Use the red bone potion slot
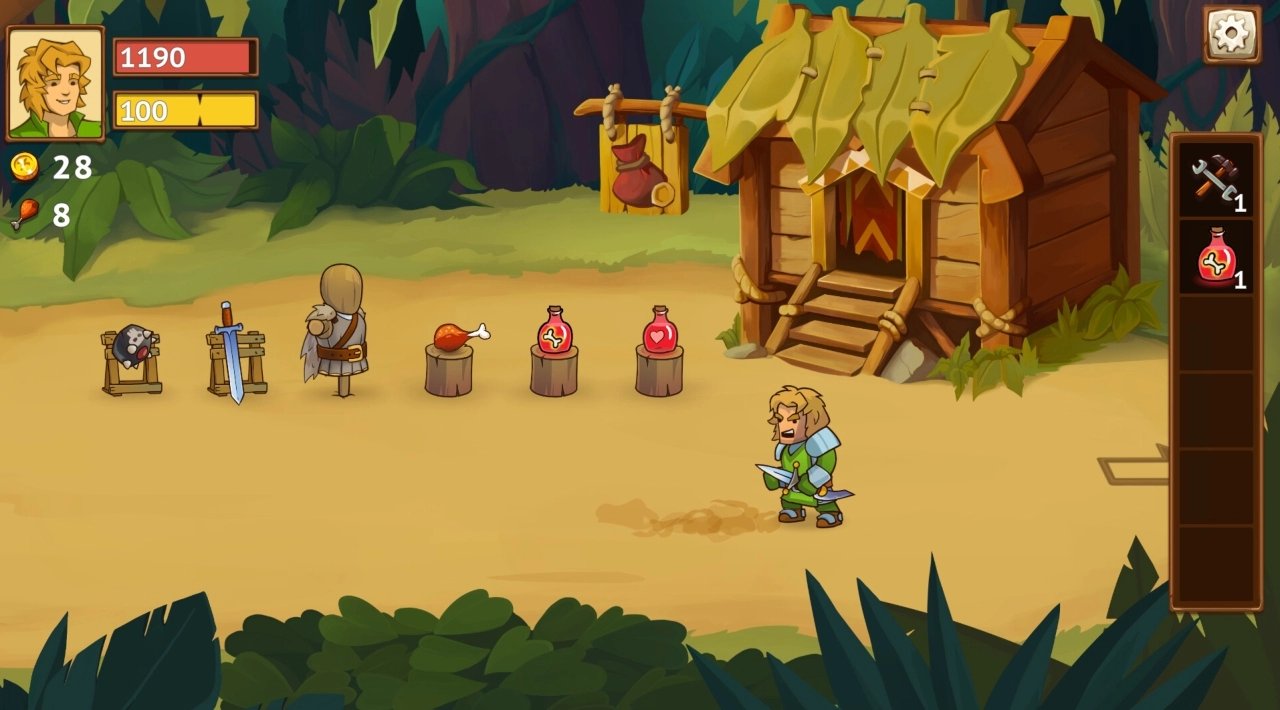Viewport: 1280px width, 710px height. tap(1215, 258)
